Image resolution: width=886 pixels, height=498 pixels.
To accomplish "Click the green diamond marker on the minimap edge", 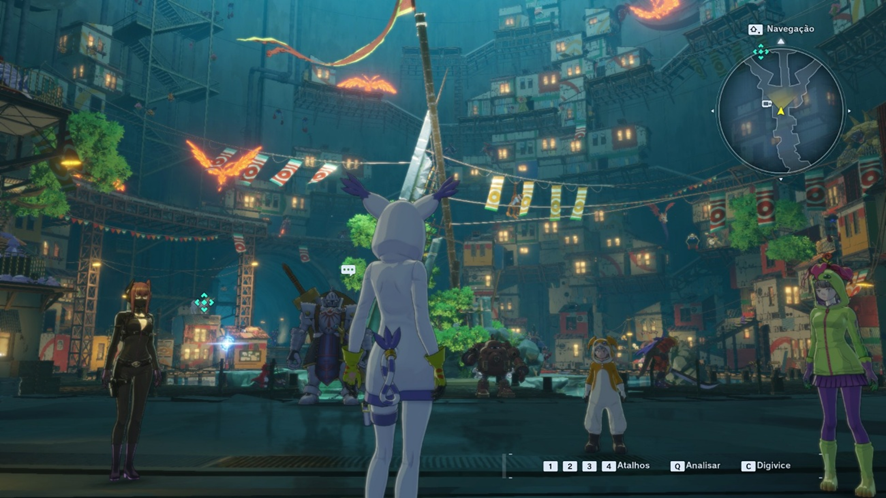I will (760, 52).
